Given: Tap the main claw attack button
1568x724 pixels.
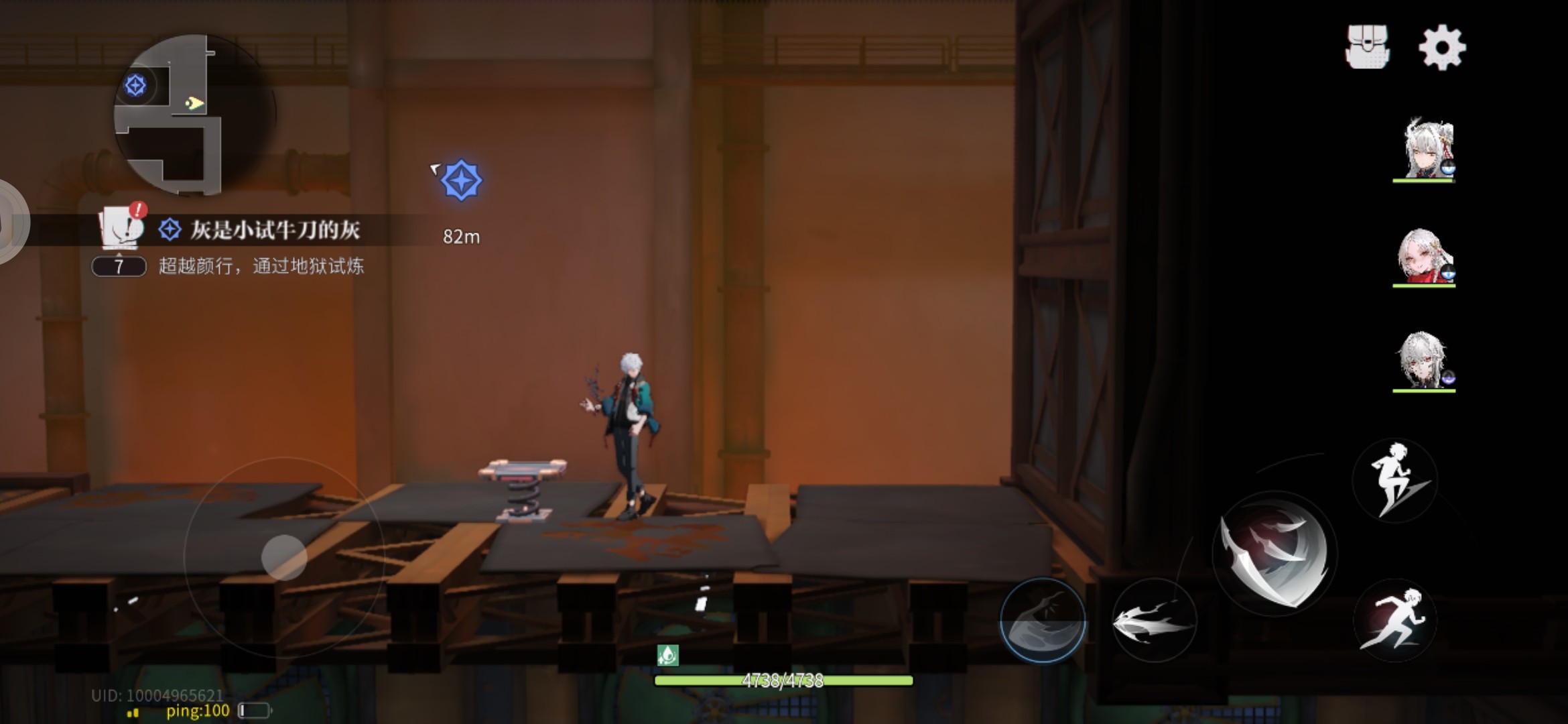Looking at the screenshot, I should [1275, 555].
